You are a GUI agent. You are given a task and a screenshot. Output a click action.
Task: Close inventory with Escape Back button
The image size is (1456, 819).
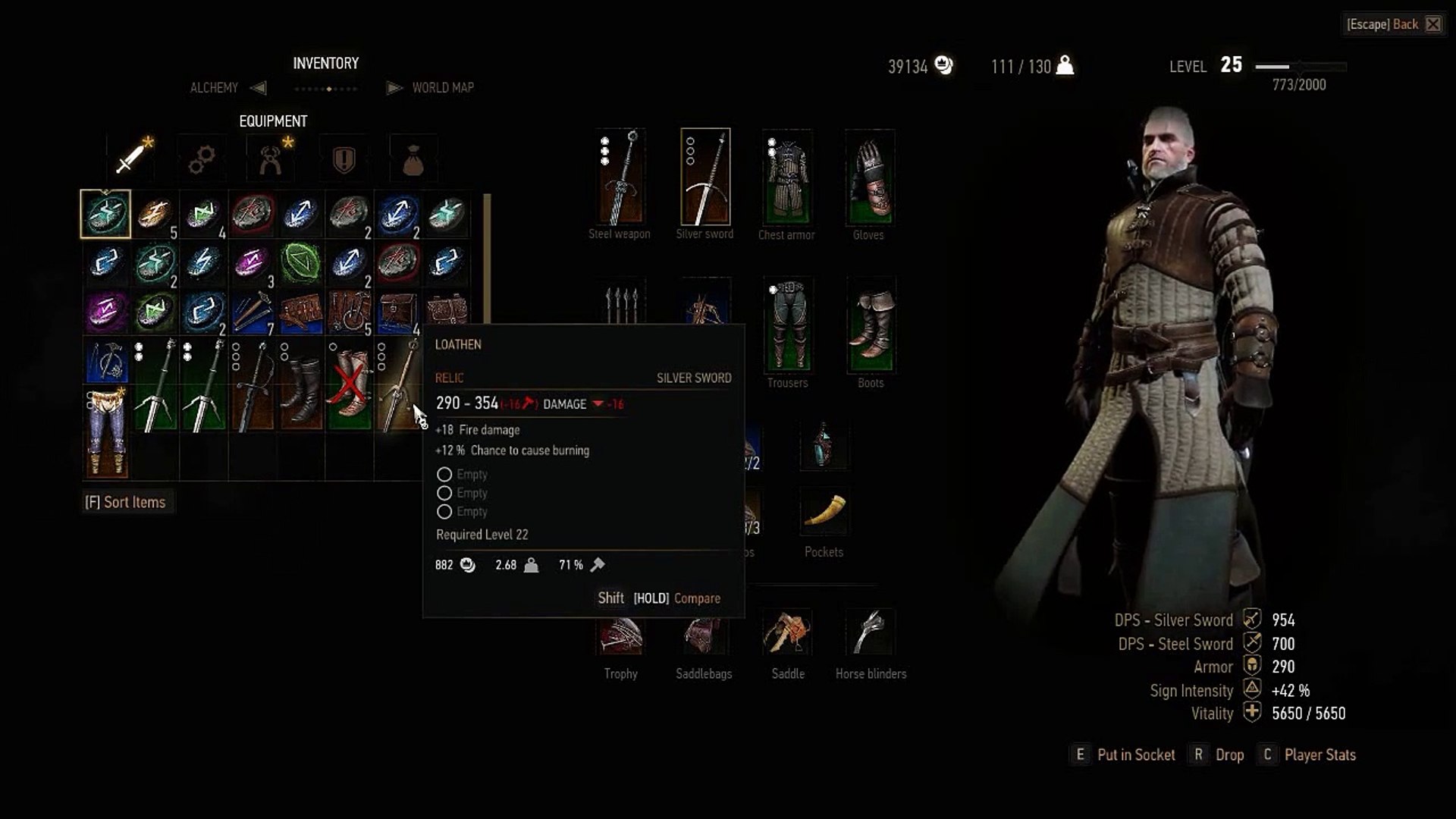[1394, 24]
